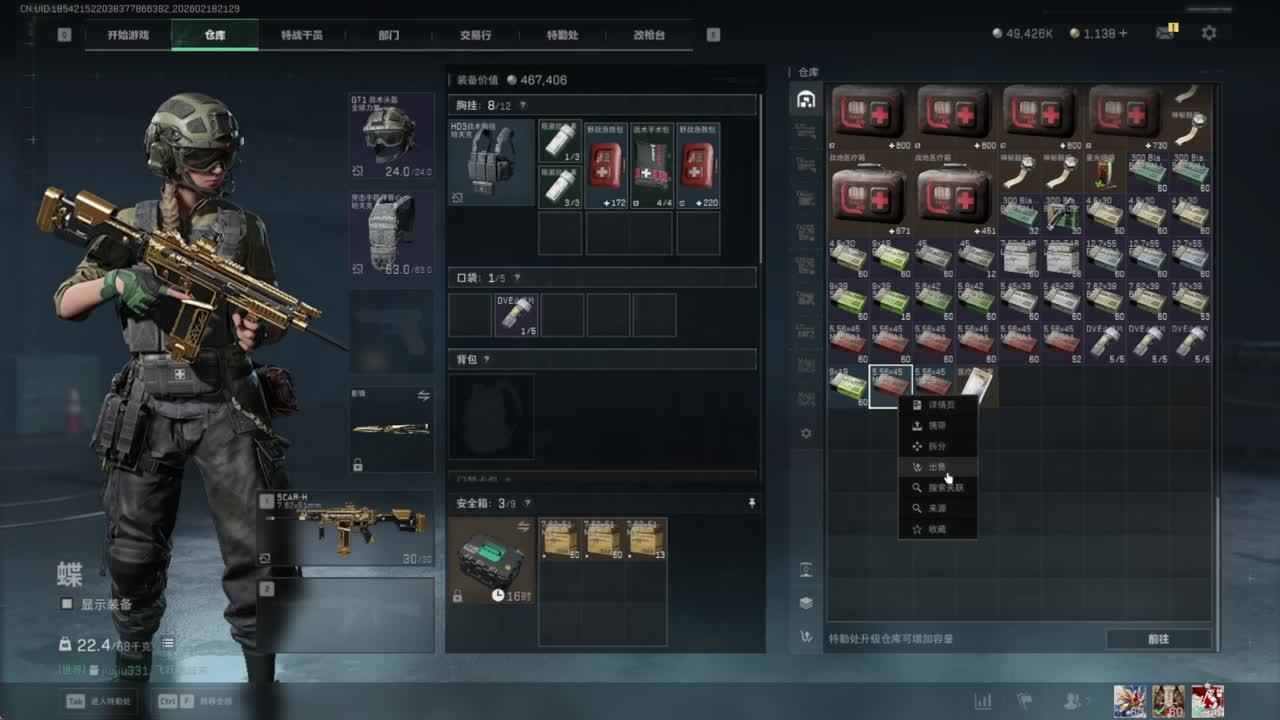Screen dimensions: 1280x720
Task: Toggle the 显示装备 checkbox
Action: click(67, 604)
